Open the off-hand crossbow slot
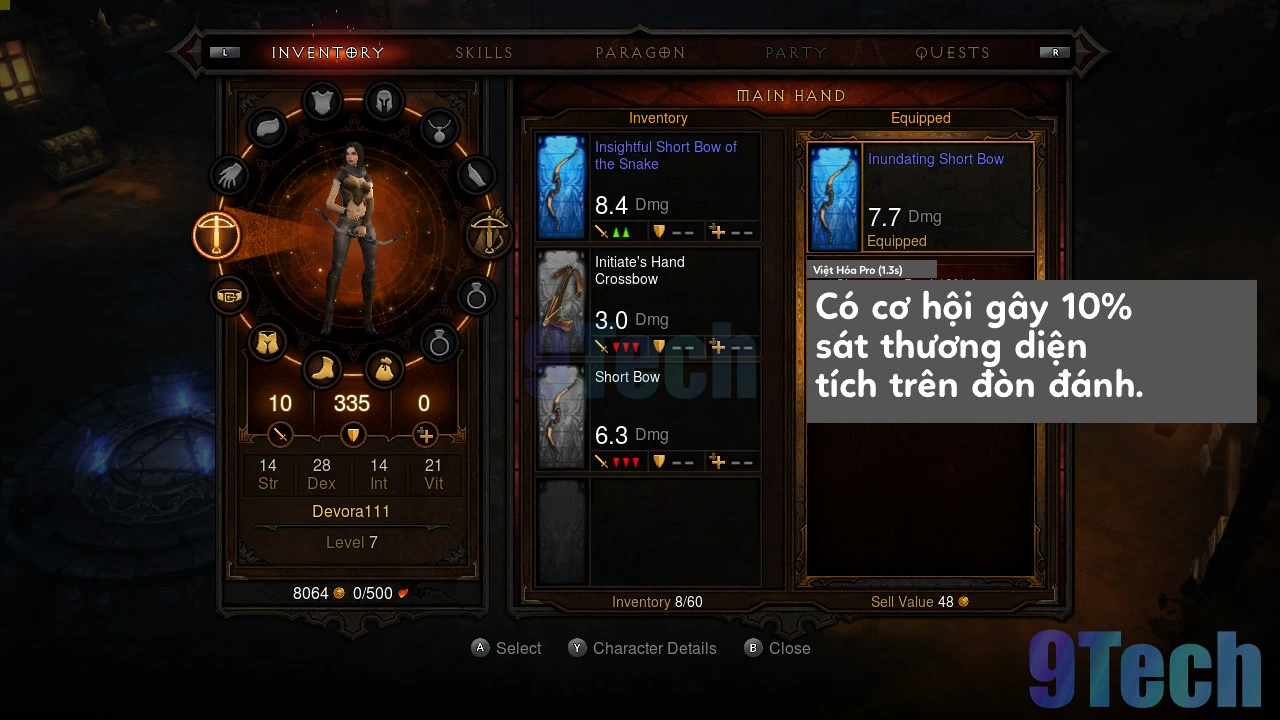The height and width of the screenshot is (720, 1280). (489, 236)
